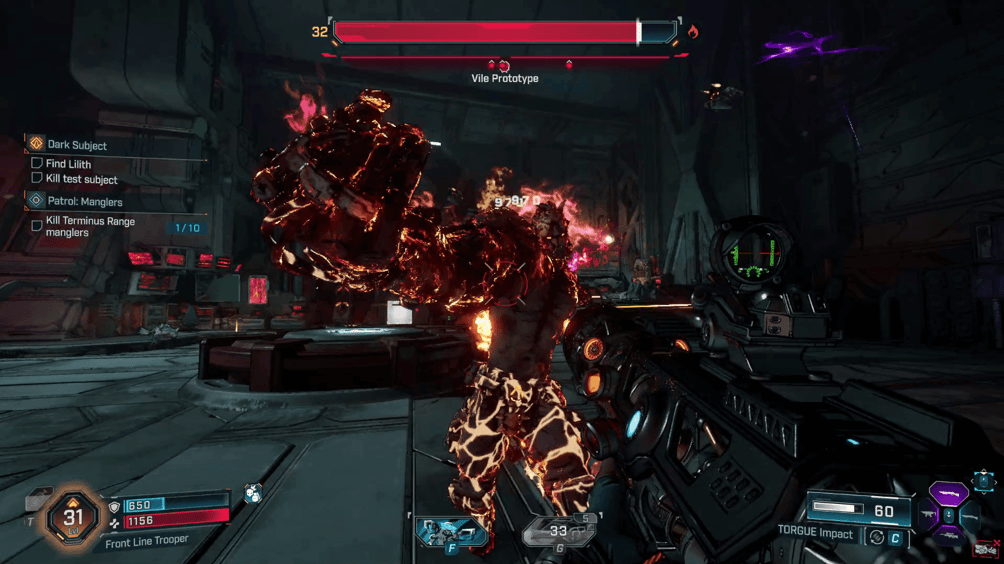Choose the highlighted purple shotgun weapon slot
The image size is (1004, 564).
click(948, 494)
